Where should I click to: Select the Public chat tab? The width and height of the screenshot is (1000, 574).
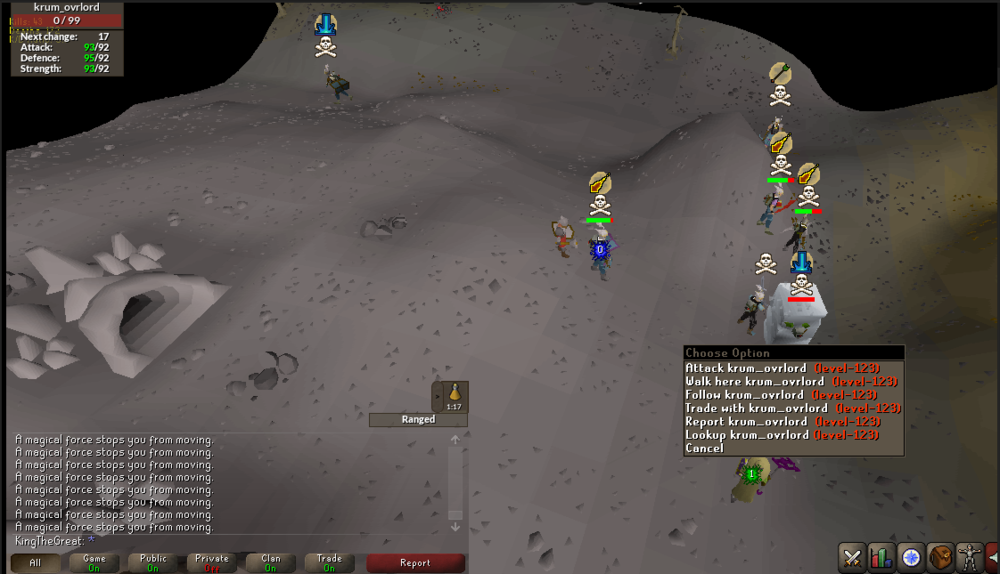point(153,563)
